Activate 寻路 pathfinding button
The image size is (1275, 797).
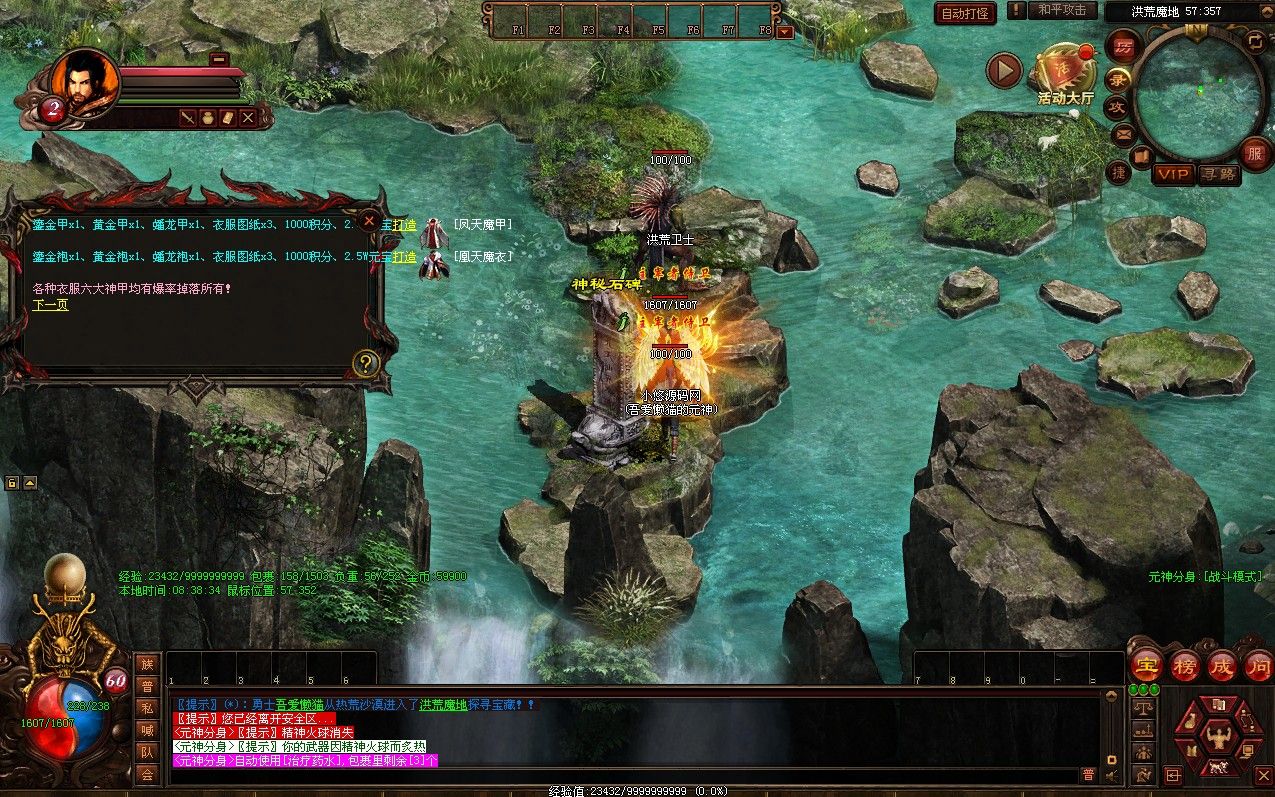(x=1219, y=175)
